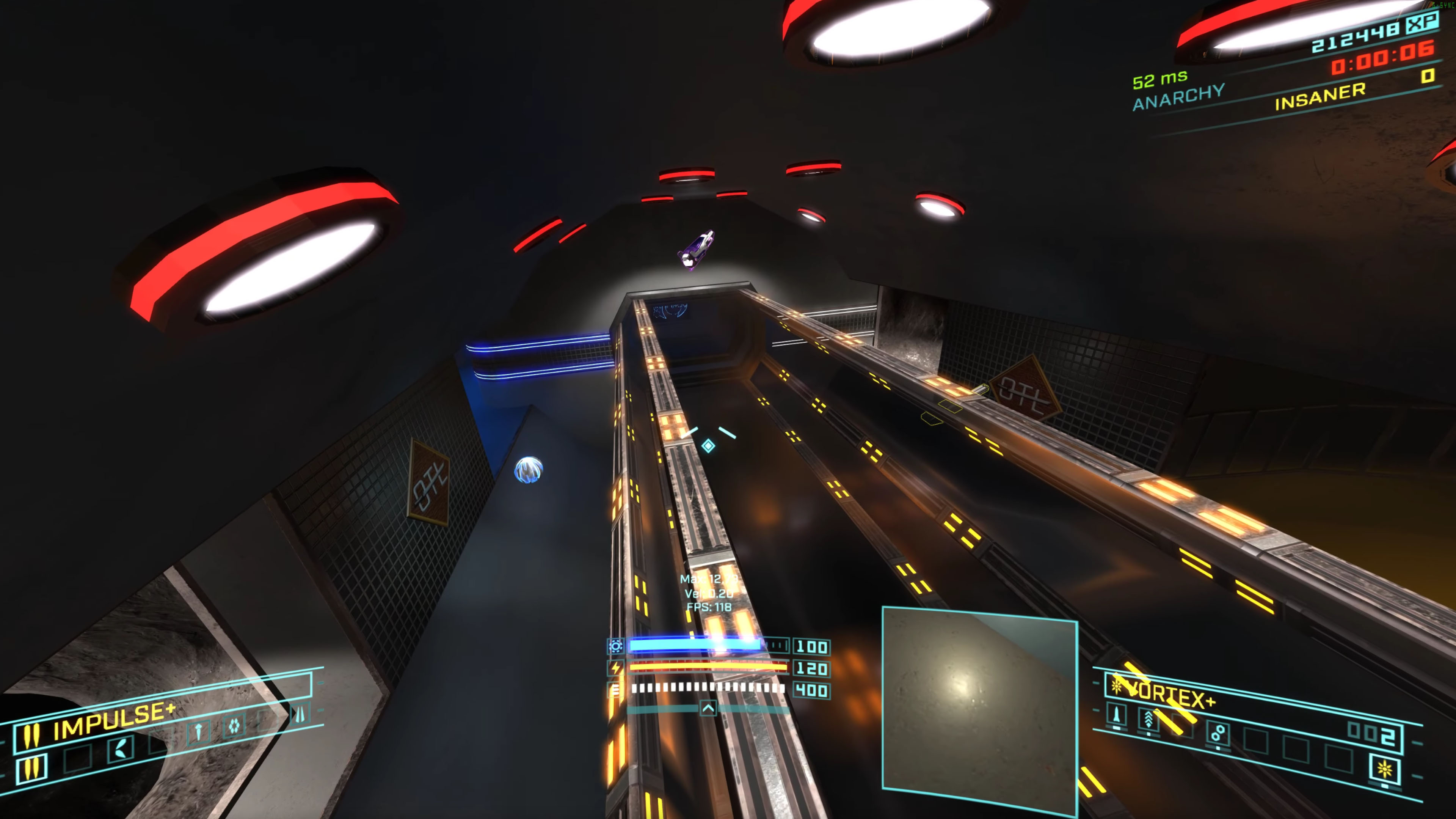Select the yellow Impulse twin-shot weapon slot
This screenshot has height=819, width=1456.
[x=31, y=768]
